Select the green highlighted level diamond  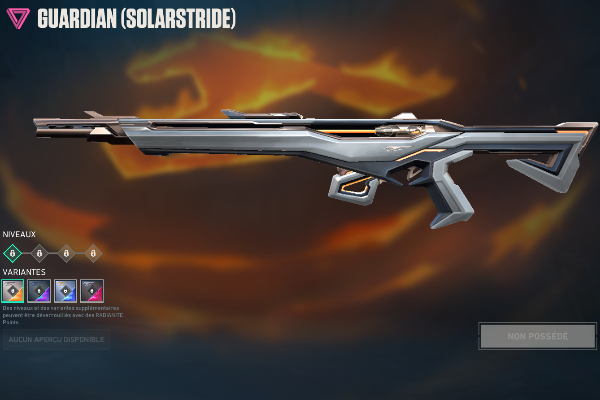click(x=13, y=253)
